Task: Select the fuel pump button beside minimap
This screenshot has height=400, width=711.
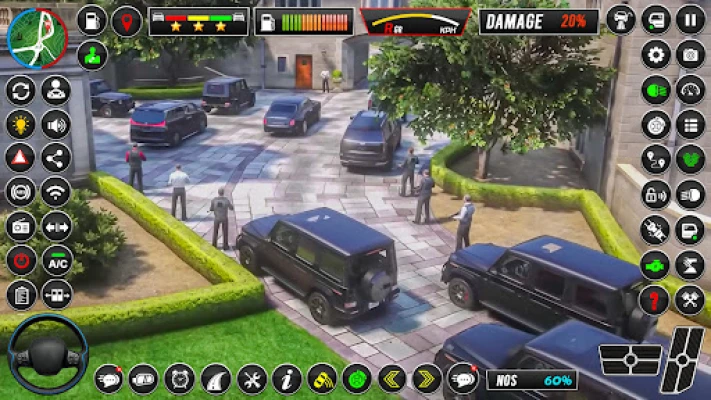Action: [92, 21]
